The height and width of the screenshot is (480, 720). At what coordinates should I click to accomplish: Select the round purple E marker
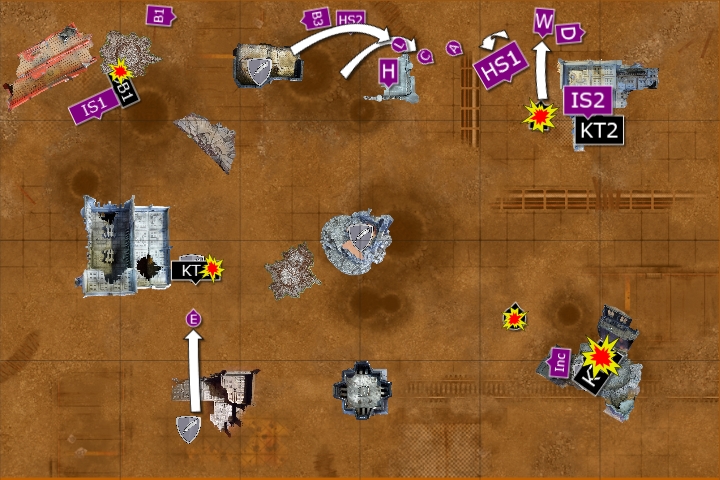coord(194,318)
